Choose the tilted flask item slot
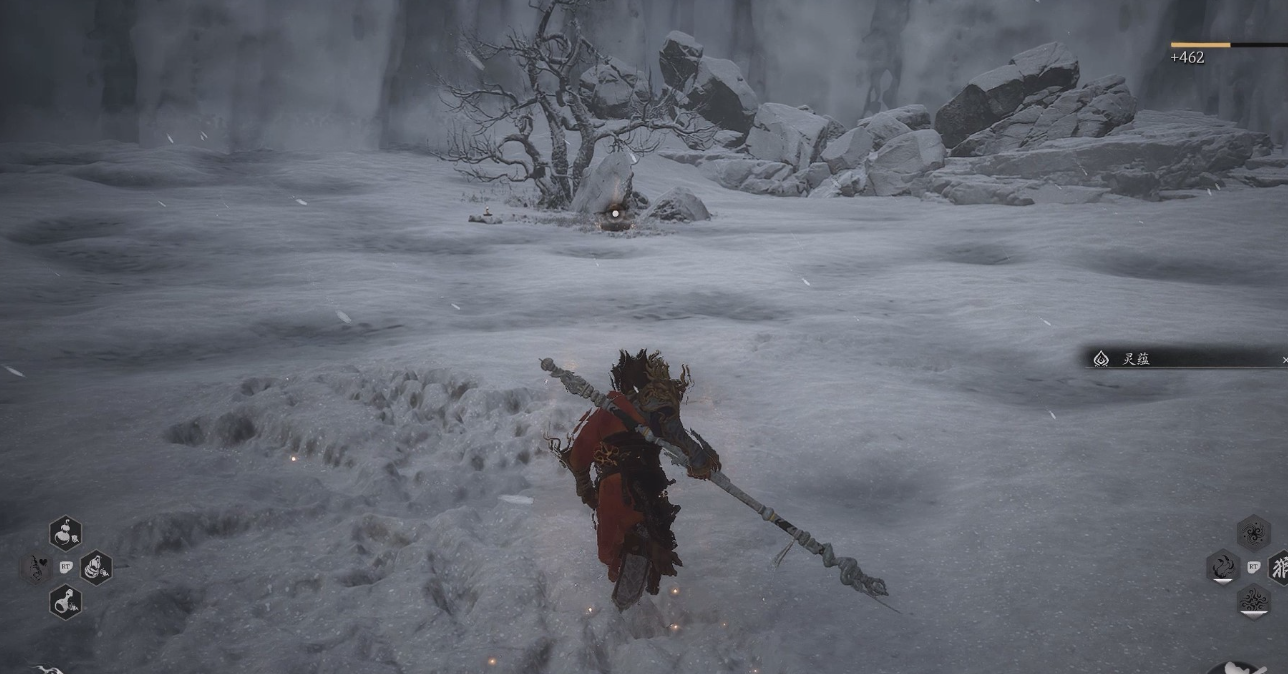Viewport: 1288px width, 674px height. pyautogui.click(x=65, y=601)
